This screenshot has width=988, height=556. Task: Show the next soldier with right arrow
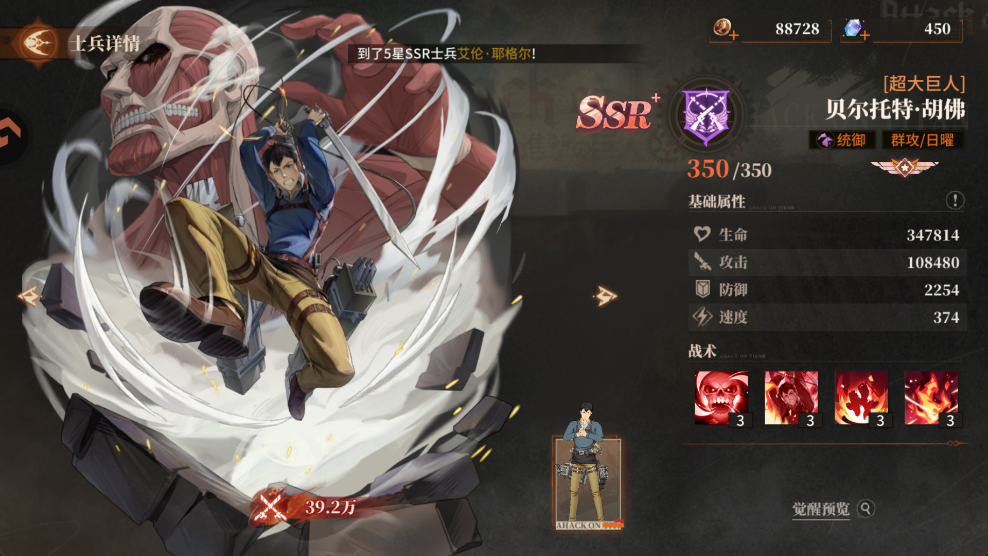tap(604, 295)
